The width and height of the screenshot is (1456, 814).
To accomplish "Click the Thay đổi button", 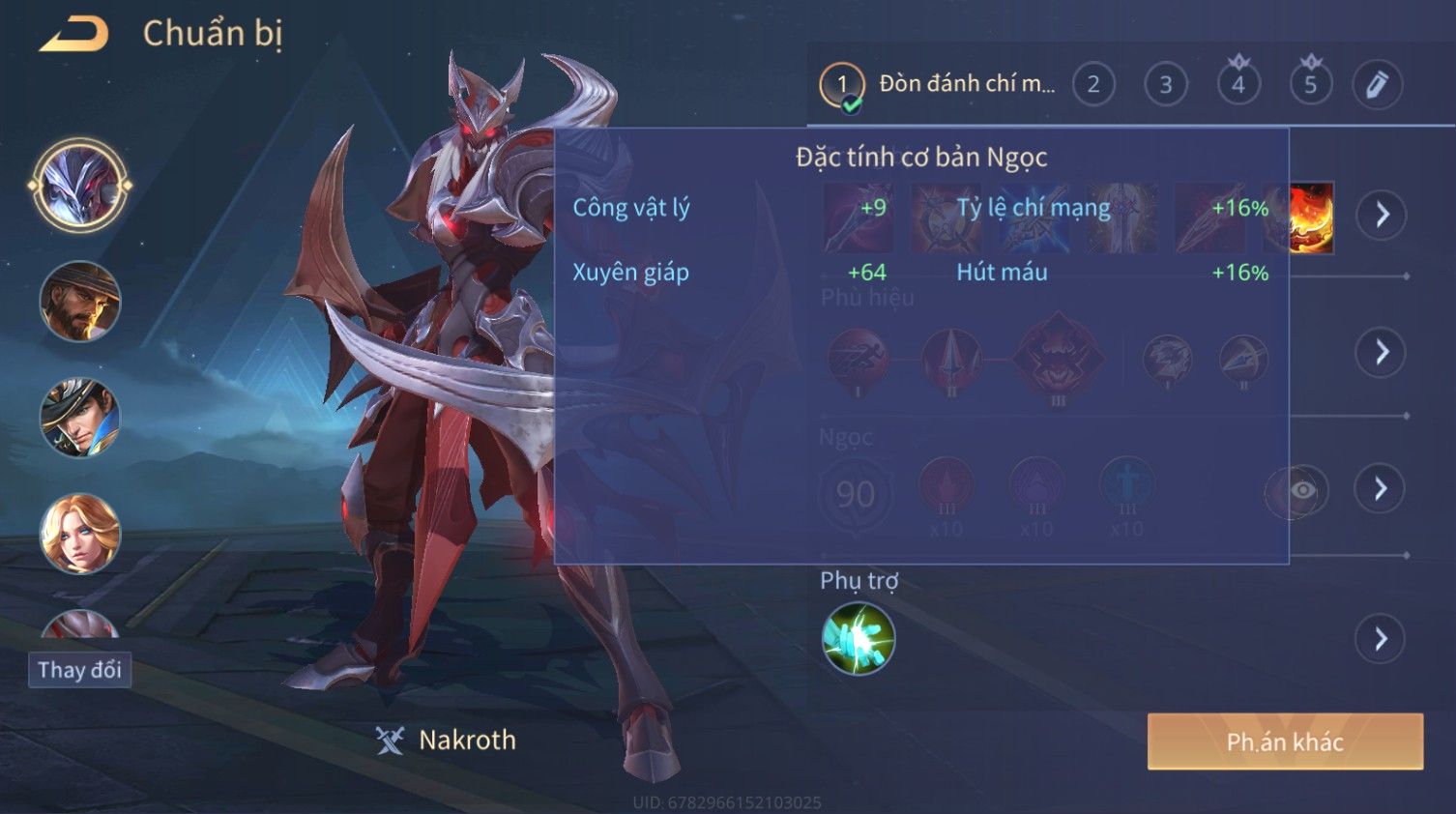I will coord(79,670).
